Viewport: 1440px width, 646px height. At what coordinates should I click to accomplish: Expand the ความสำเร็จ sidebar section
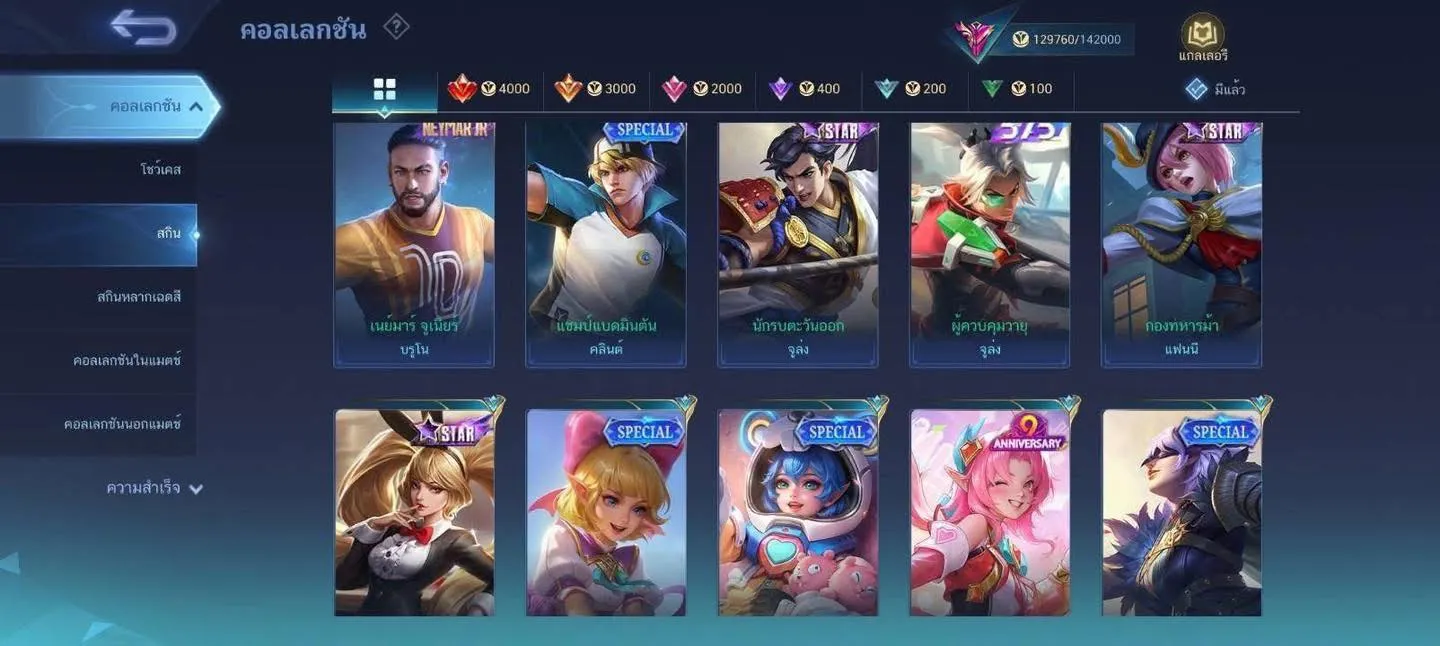155,488
